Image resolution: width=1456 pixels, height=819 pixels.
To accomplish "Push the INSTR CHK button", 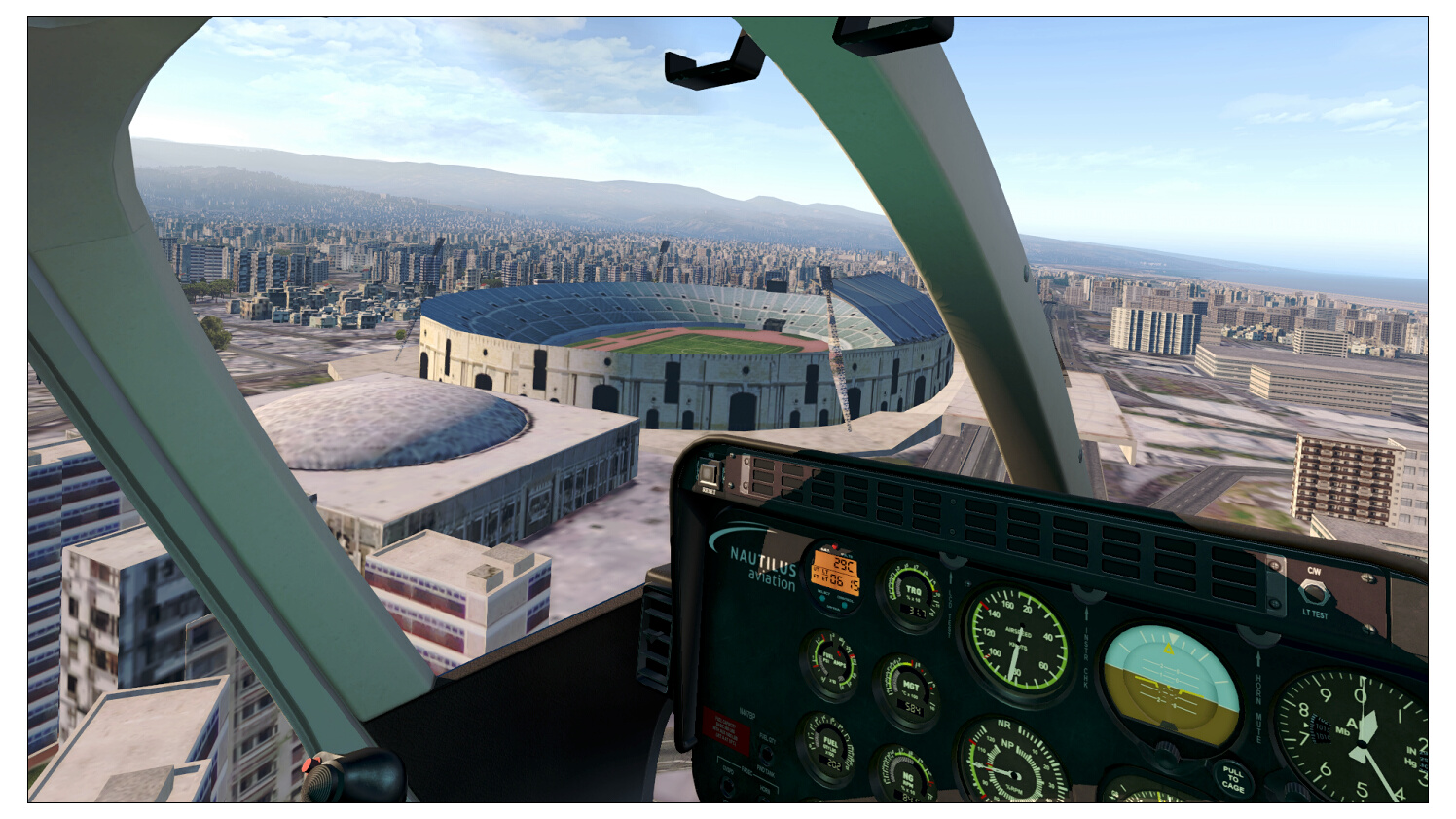I will (x=1087, y=595).
